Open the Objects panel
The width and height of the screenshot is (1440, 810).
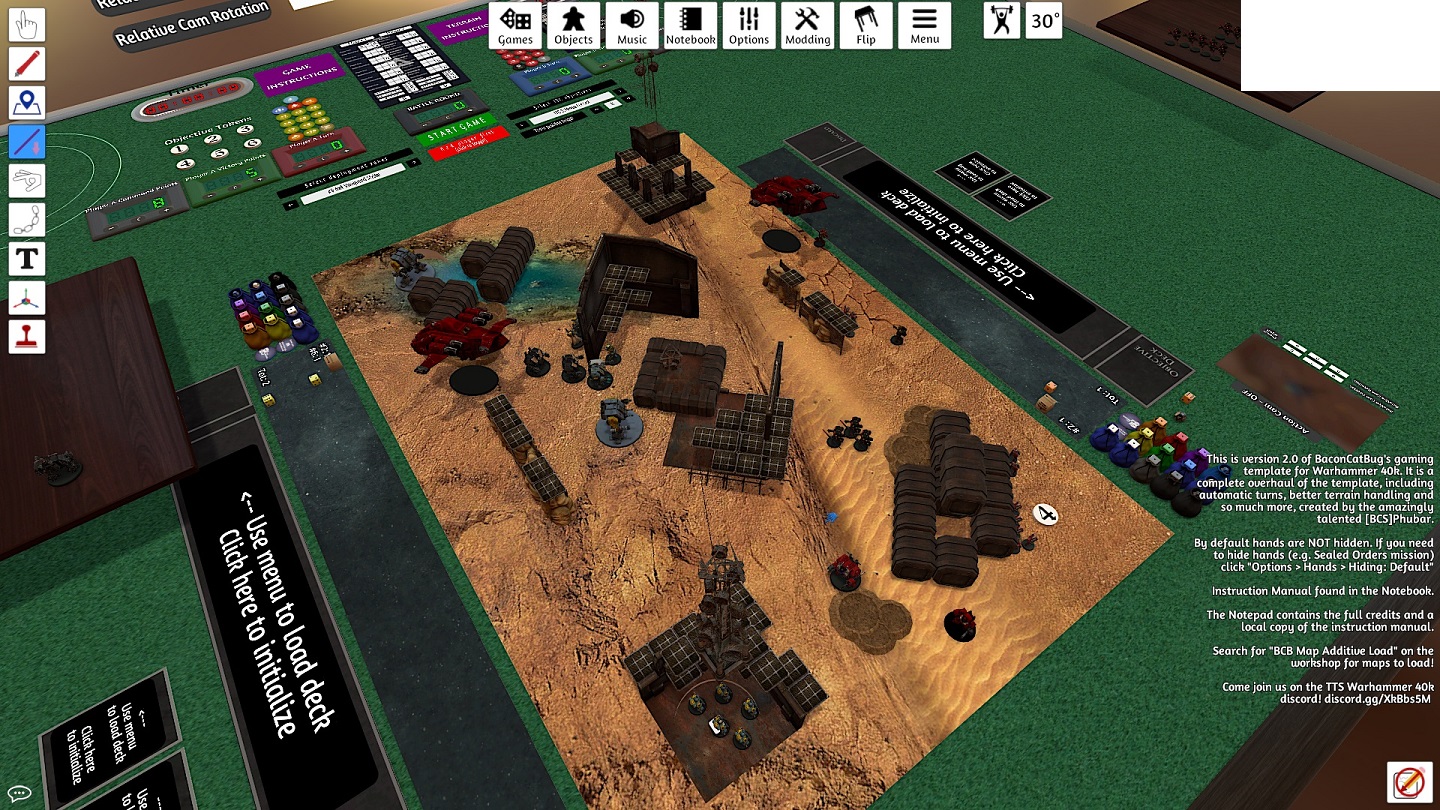click(x=574, y=26)
